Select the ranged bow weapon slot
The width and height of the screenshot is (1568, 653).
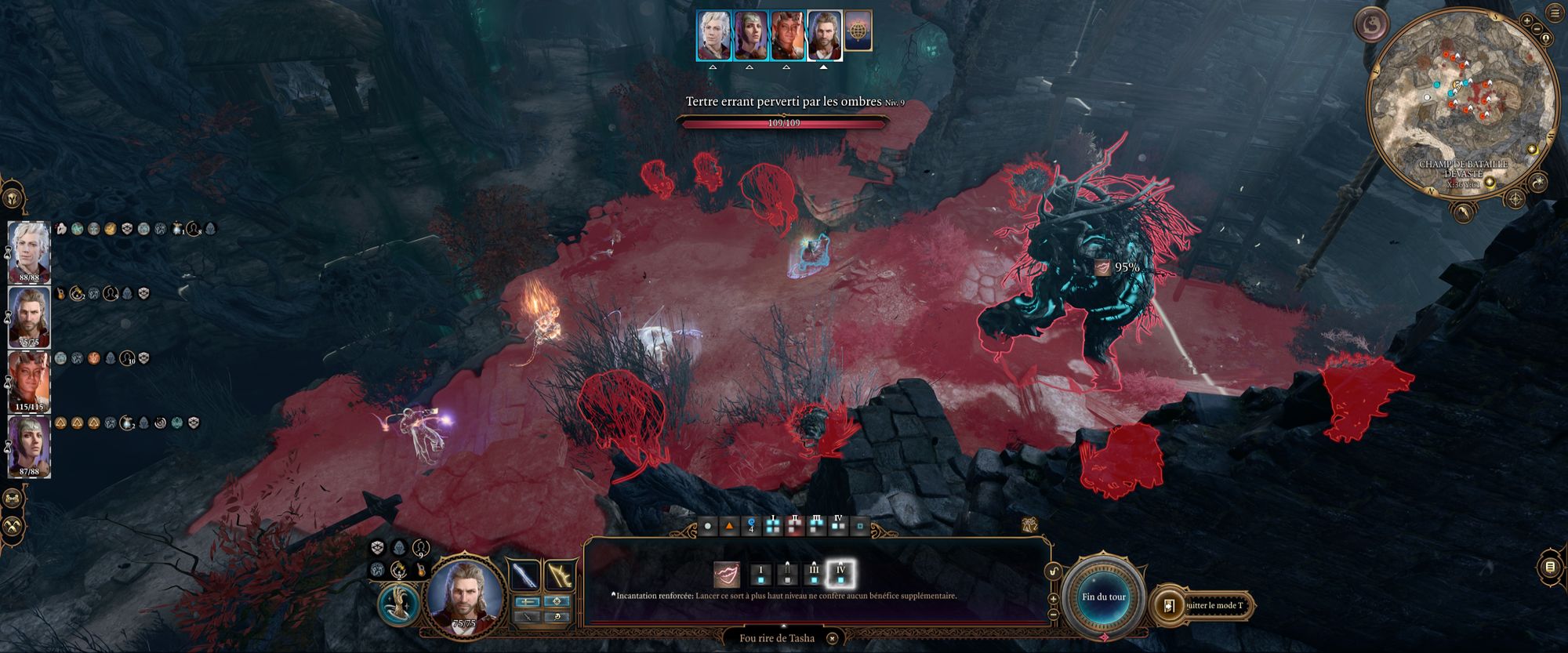(x=560, y=575)
